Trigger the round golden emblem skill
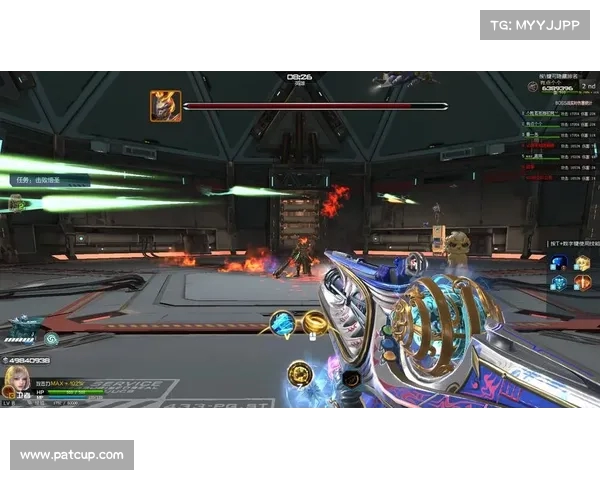Image resolution: width=600 pixels, height=480 pixels. (x=299, y=374)
